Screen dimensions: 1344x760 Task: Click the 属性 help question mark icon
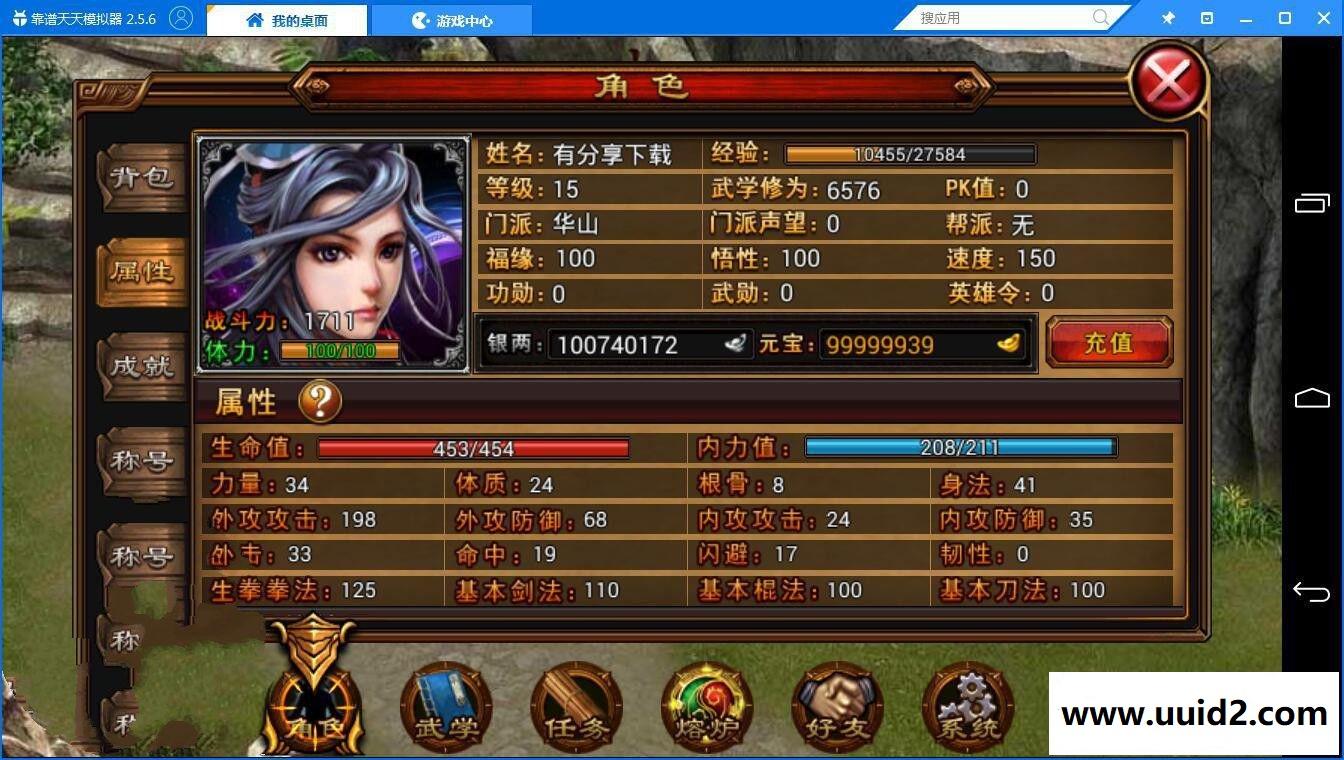coord(321,401)
